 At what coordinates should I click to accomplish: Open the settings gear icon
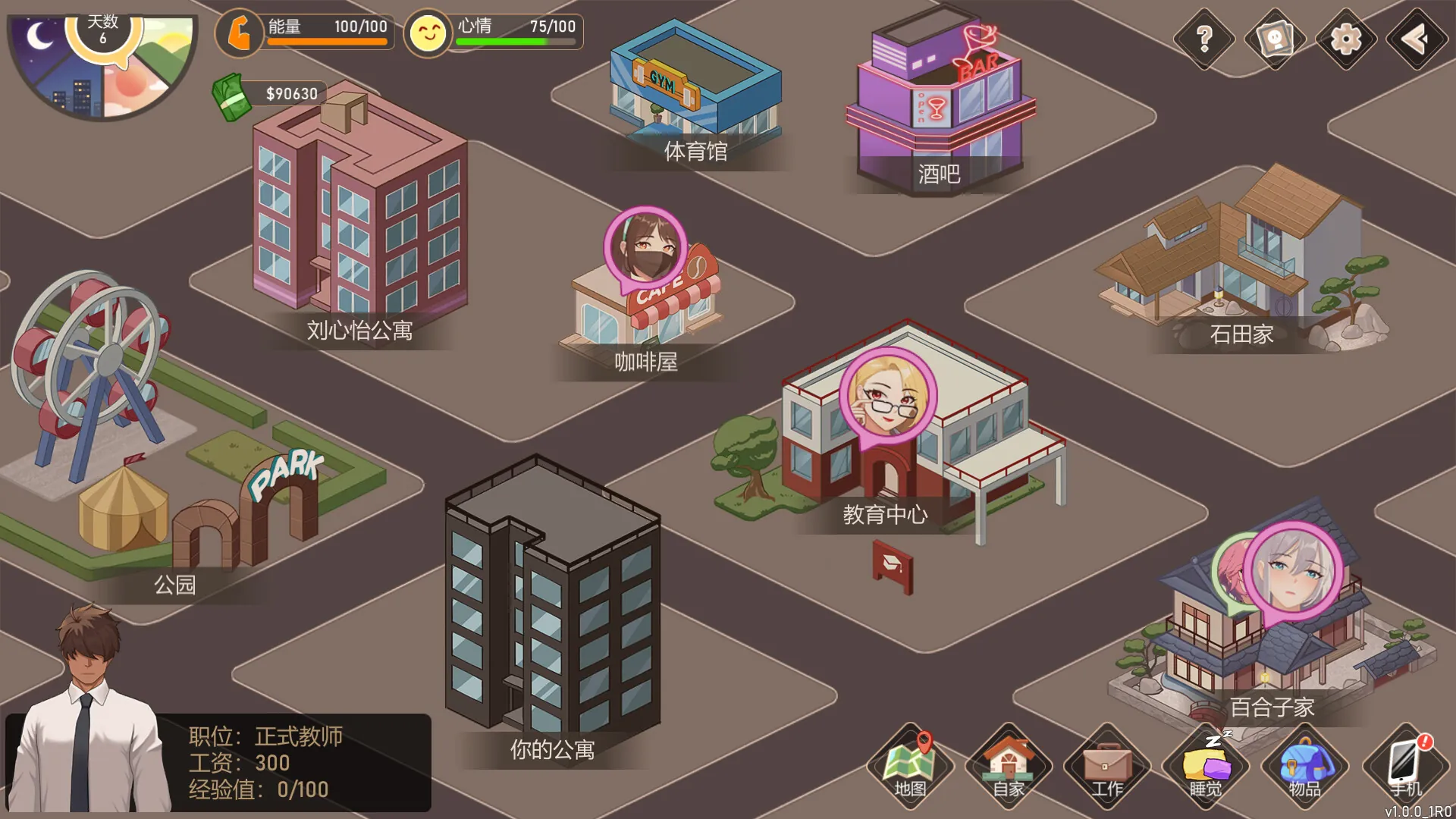[x=1345, y=39]
